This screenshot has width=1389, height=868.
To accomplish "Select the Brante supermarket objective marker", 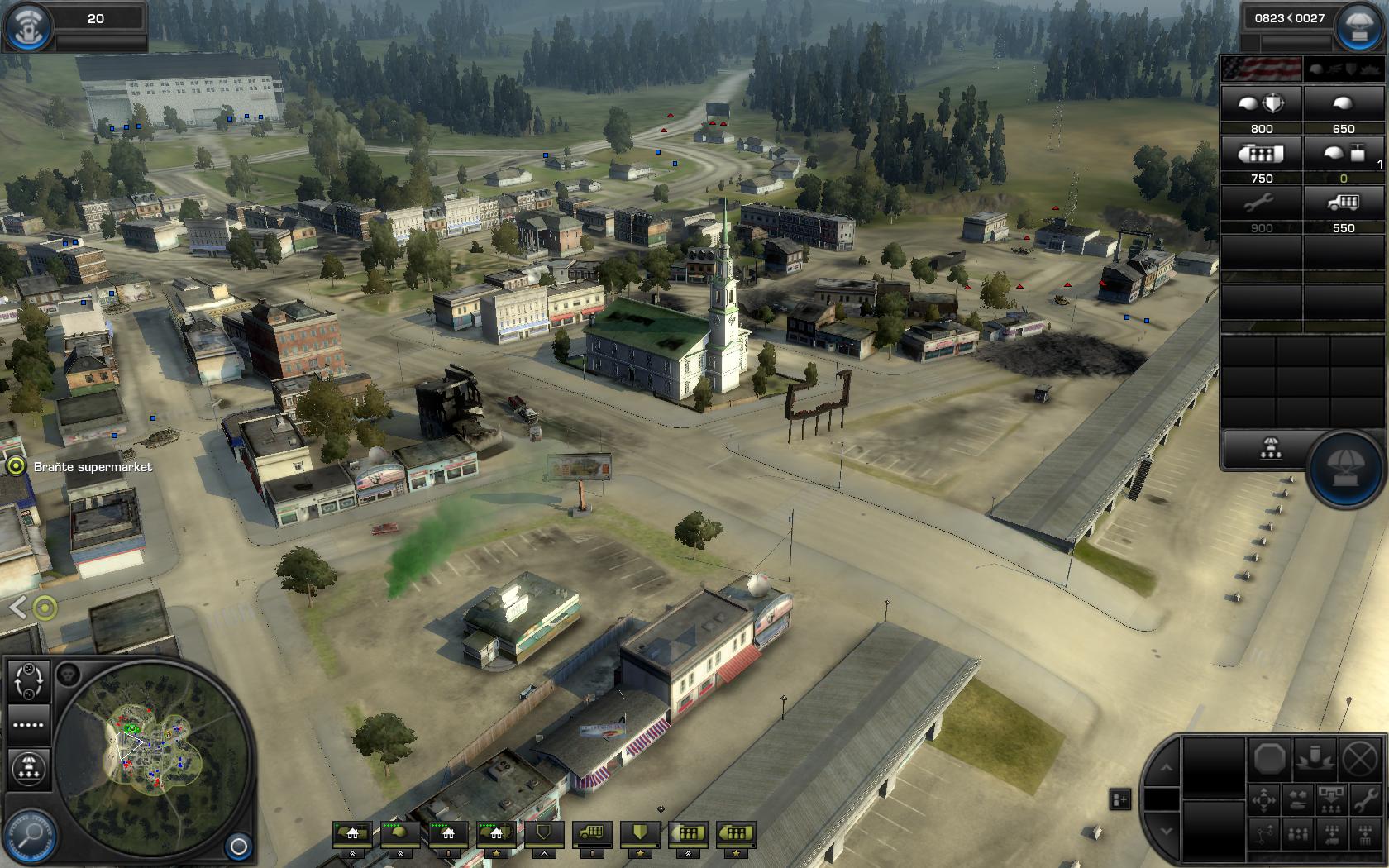I will point(16,467).
